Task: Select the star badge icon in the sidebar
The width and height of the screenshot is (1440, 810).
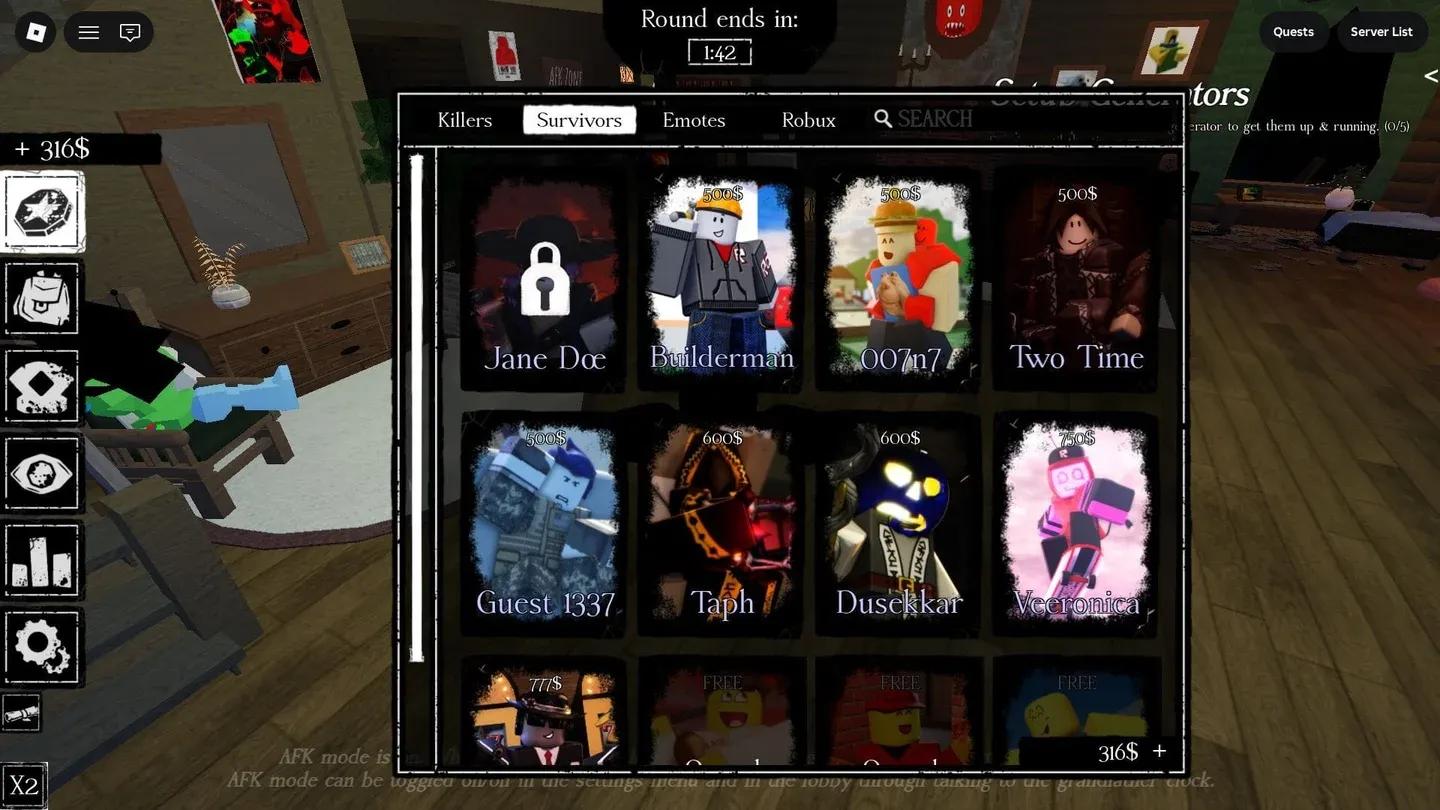Action: pyautogui.click(x=42, y=210)
